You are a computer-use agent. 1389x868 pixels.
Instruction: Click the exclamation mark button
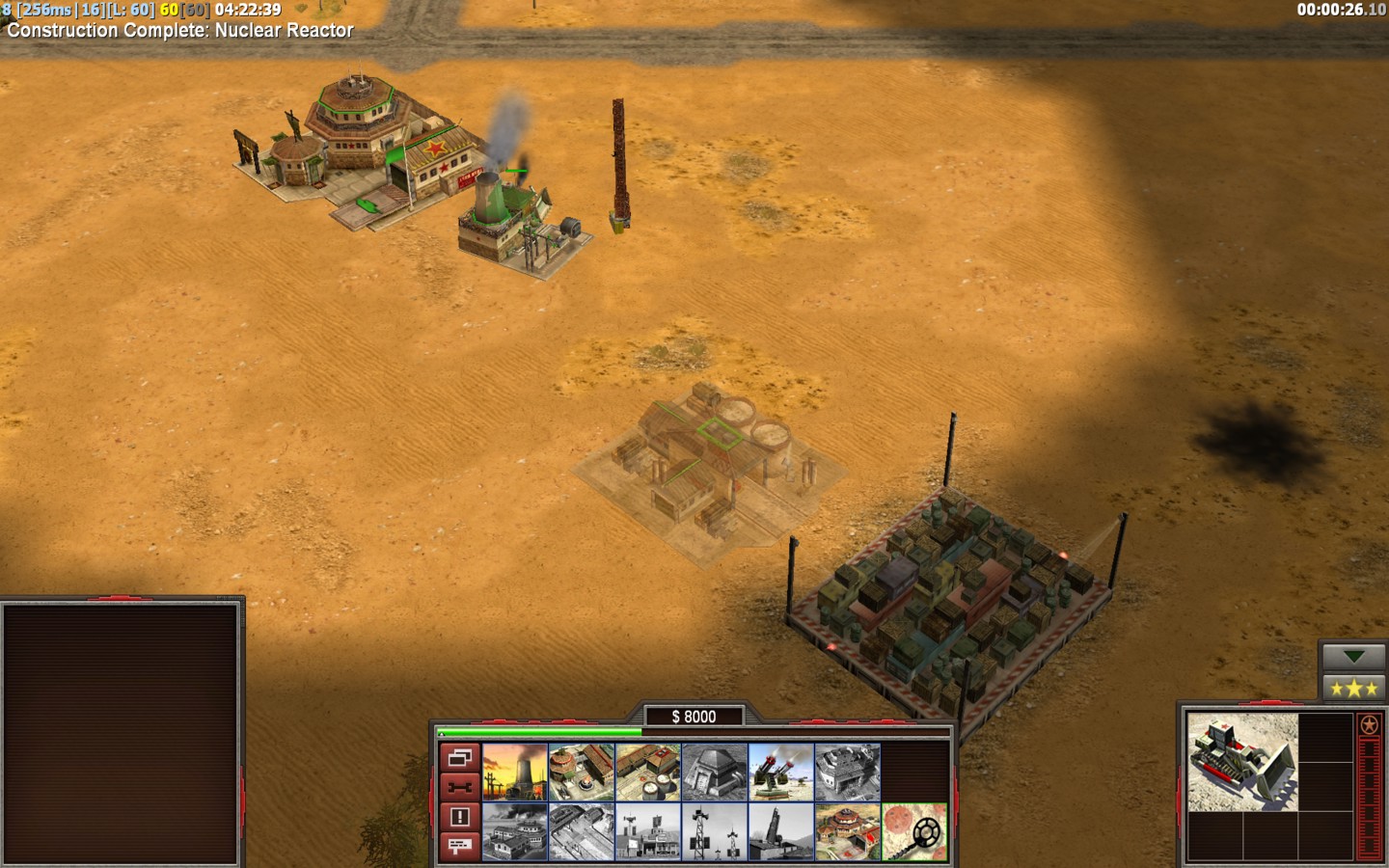coord(460,817)
